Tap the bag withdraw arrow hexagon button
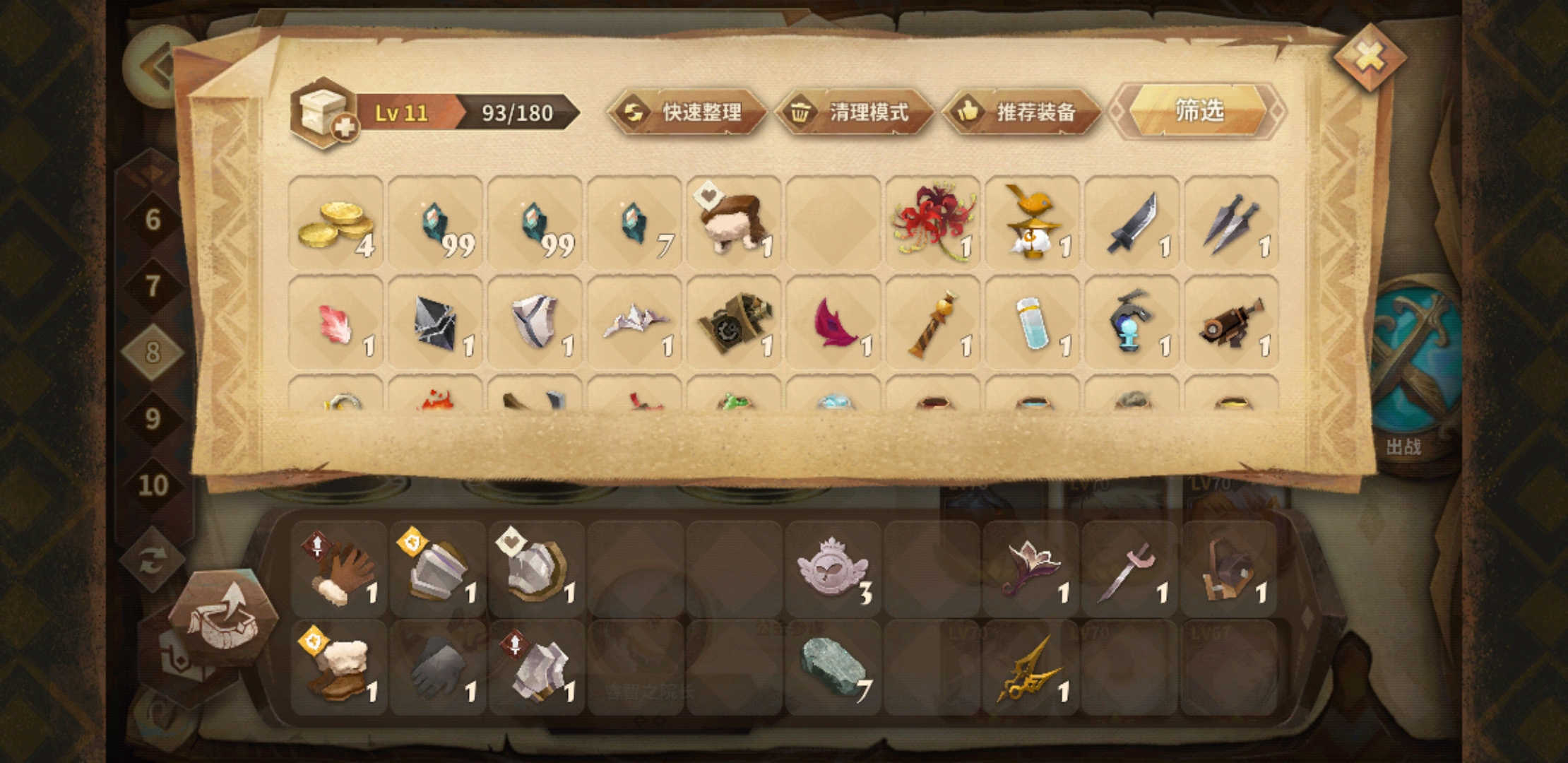This screenshot has width=1568, height=763. pos(223,616)
